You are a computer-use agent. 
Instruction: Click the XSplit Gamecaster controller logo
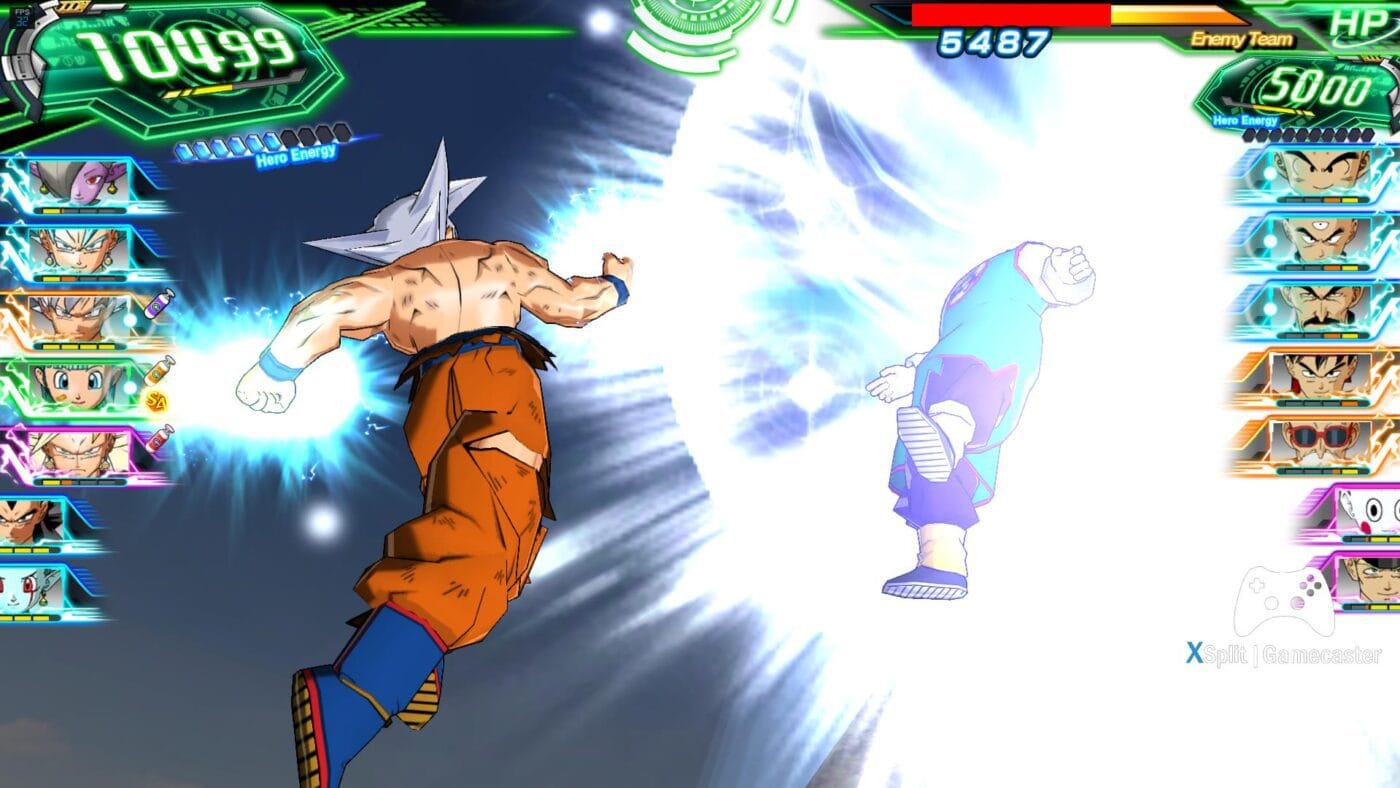[x=1283, y=602]
